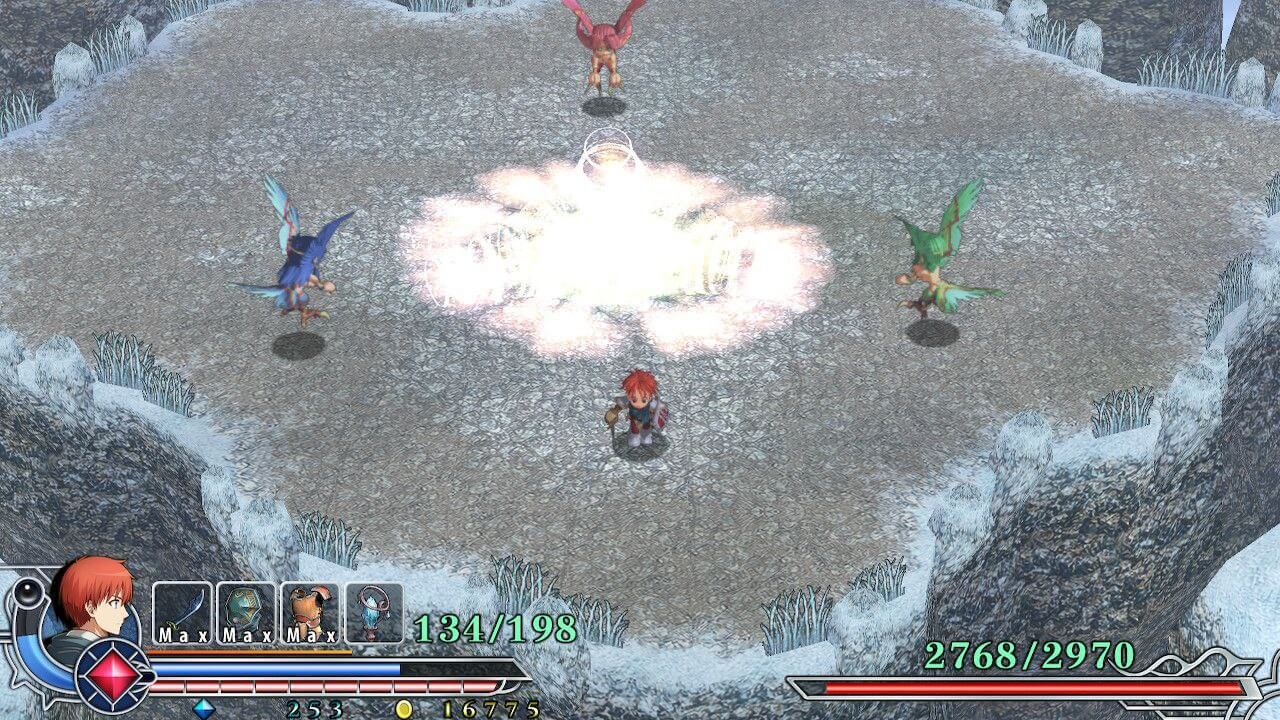The height and width of the screenshot is (720, 1280).
Task: Select the green shield equipment slot
Action: pos(246,612)
